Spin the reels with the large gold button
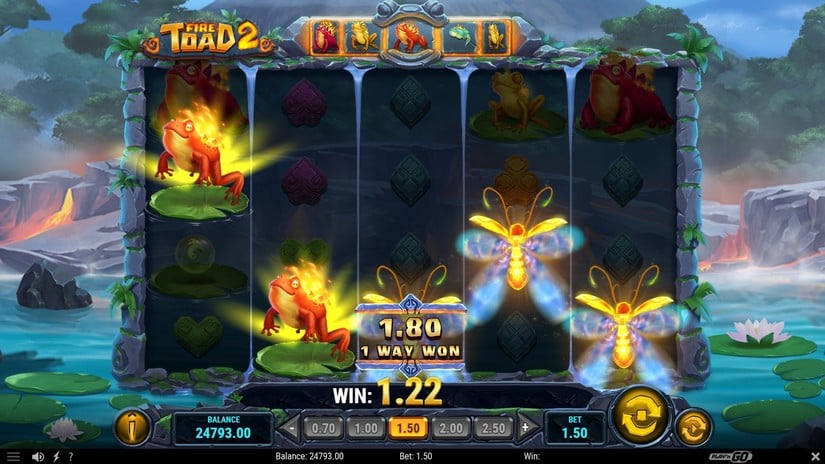 (x=640, y=417)
